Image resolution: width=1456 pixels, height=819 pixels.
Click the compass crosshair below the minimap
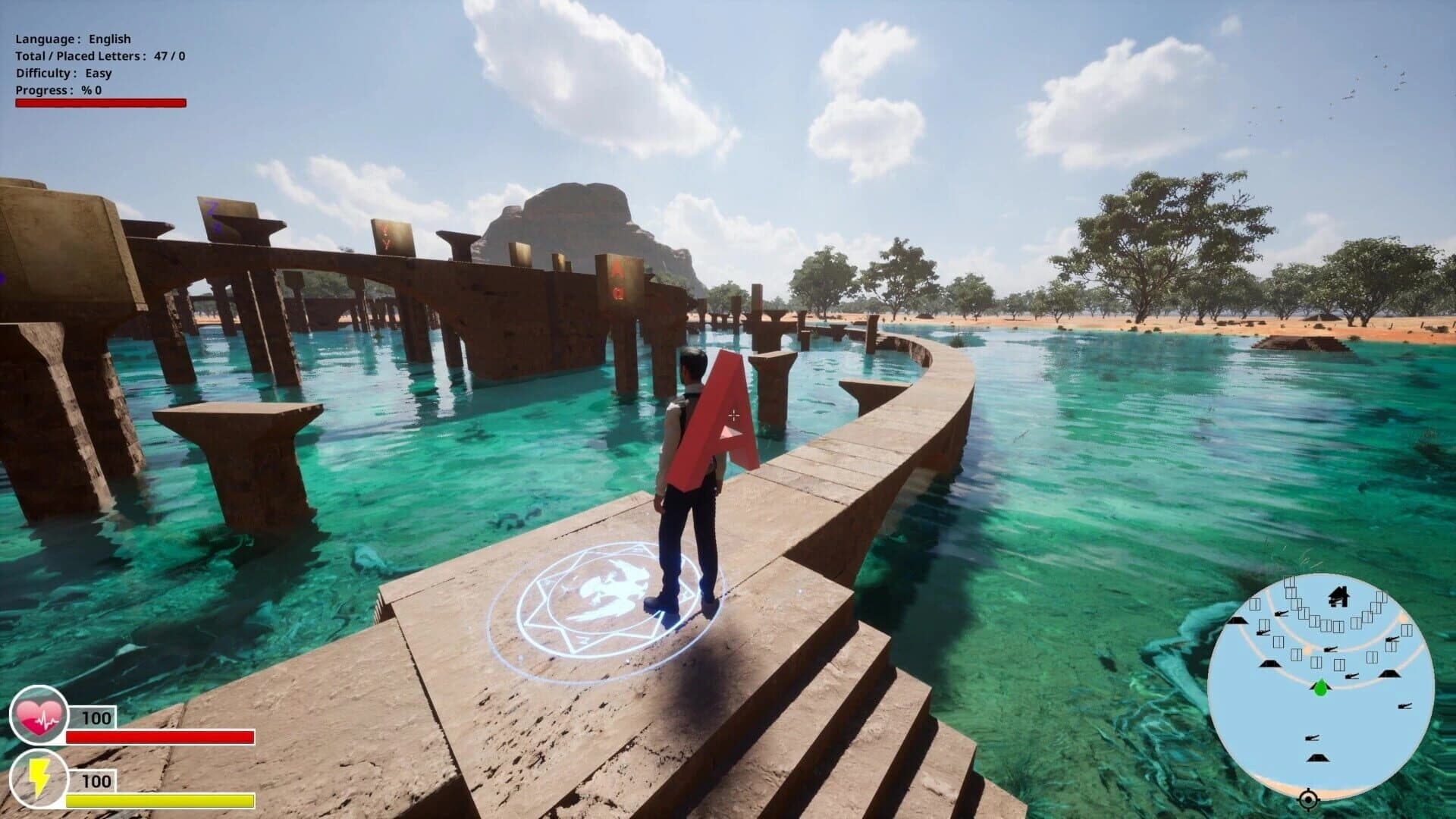1309,799
